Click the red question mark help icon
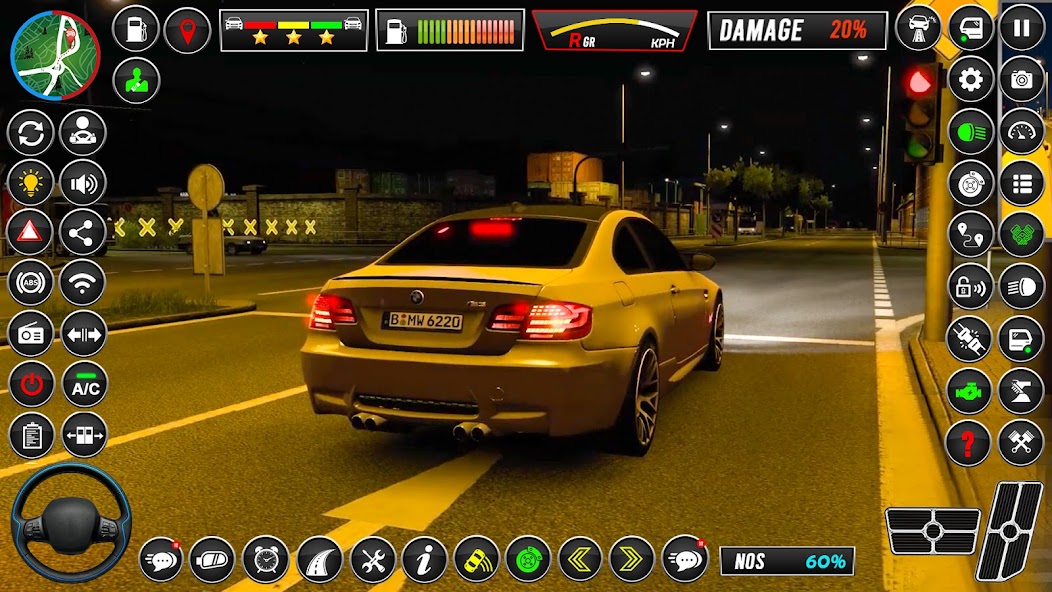1052x592 pixels. [x=969, y=442]
